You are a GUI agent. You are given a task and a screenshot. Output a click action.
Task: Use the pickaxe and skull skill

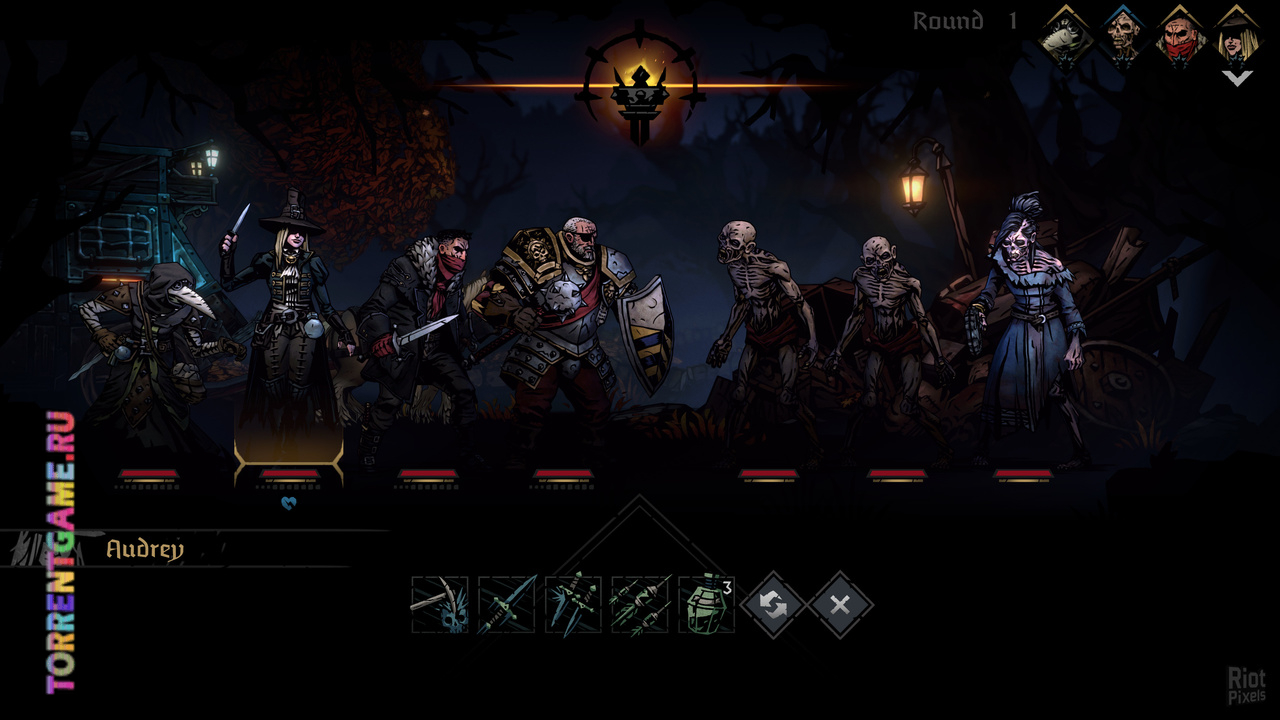(x=440, y=605)
